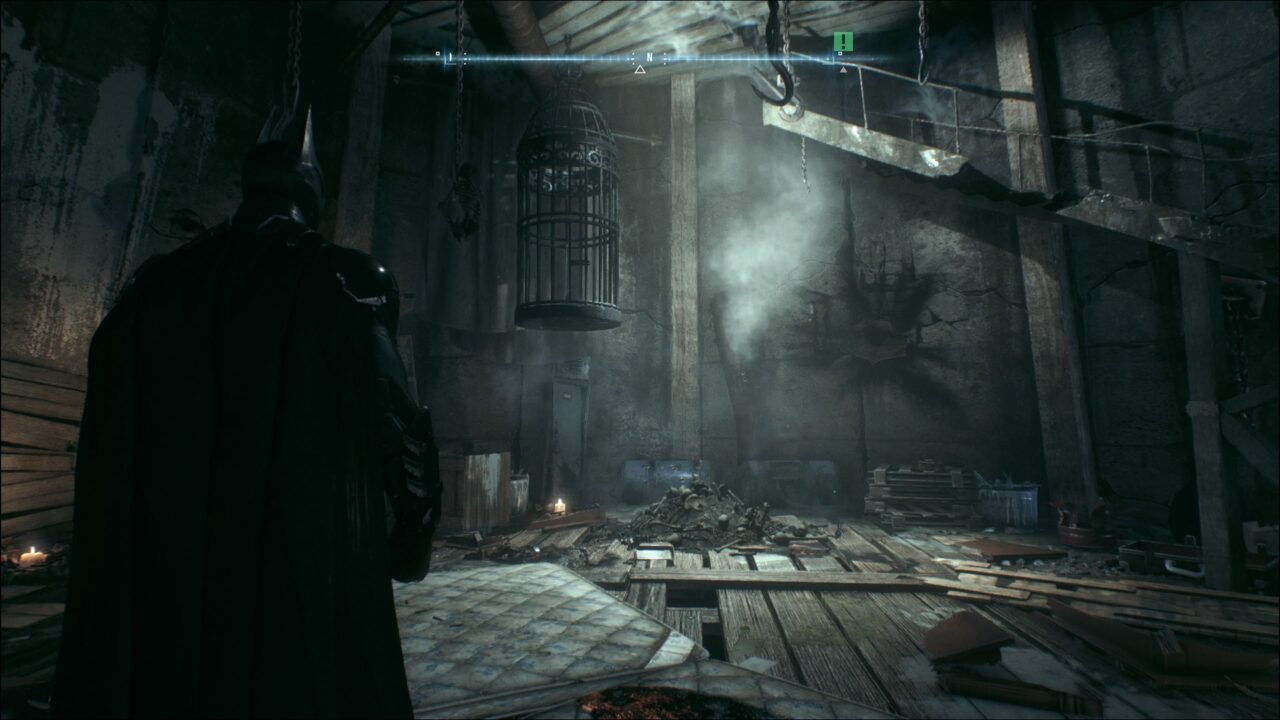
Task: Click the right grey triangle compass marker
Action: [x=844, y=68]
